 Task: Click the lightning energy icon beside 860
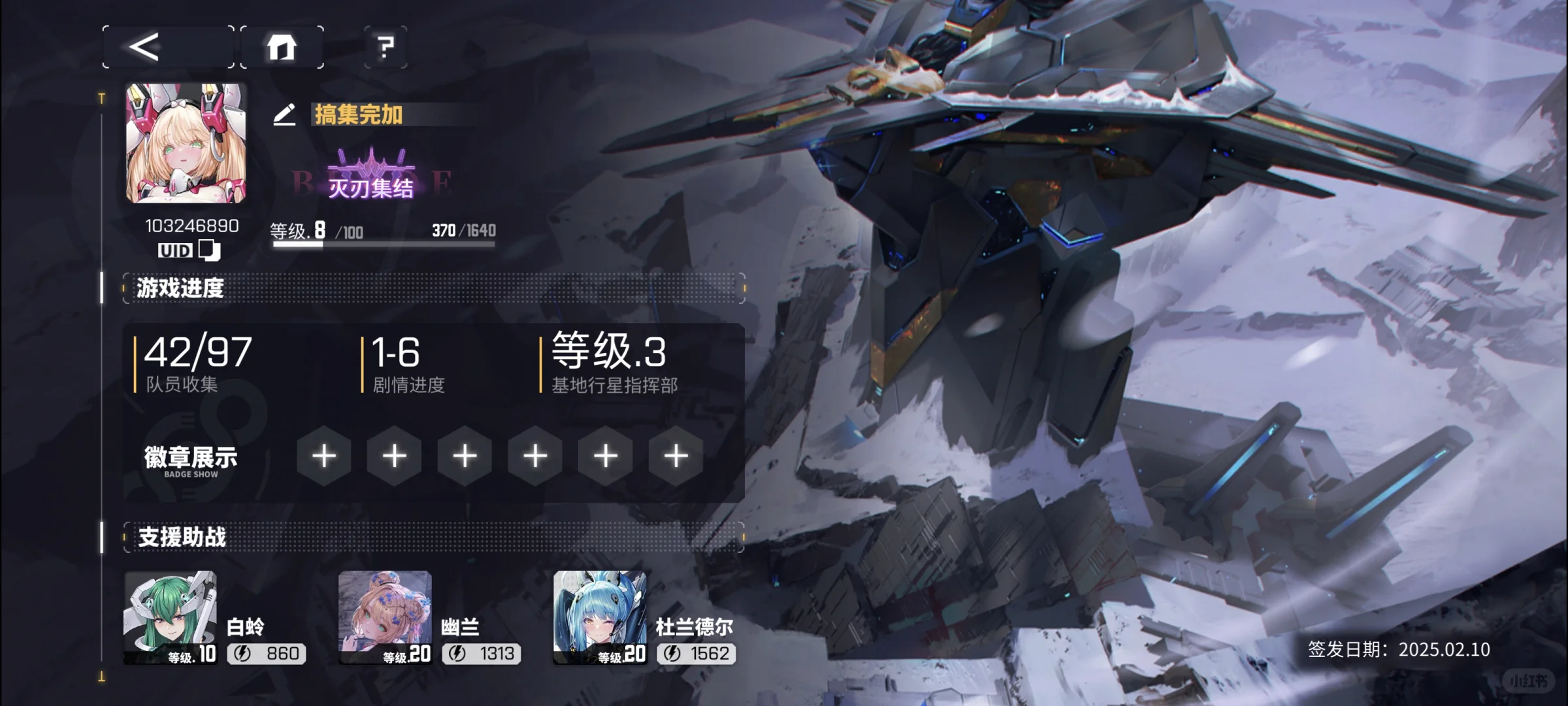pyautogui.click(x=242, y=654)
